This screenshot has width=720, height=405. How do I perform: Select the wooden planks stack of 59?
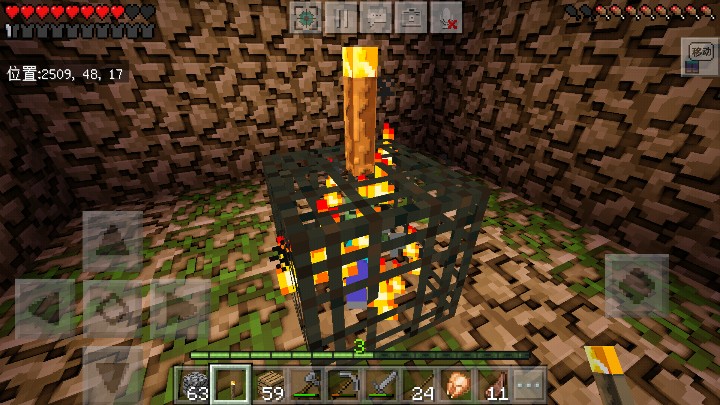tap(269, 384)
